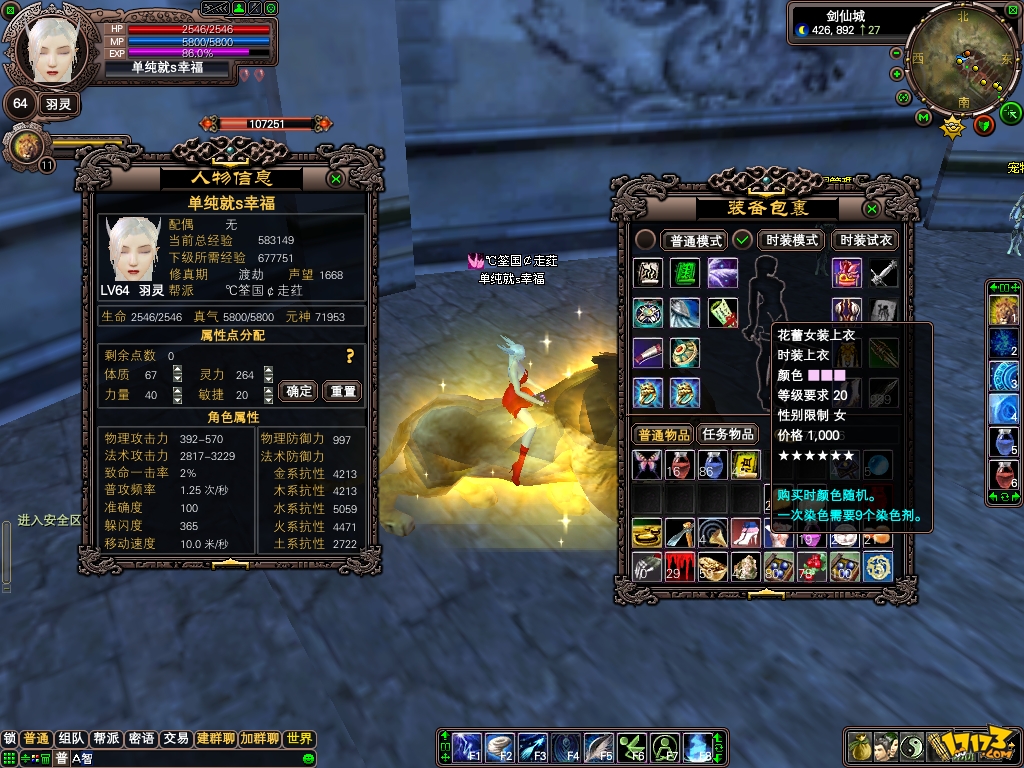Viewport: 1024px width, 768px height.
Task: Click the red potion stack of 16
Action: 680,464
